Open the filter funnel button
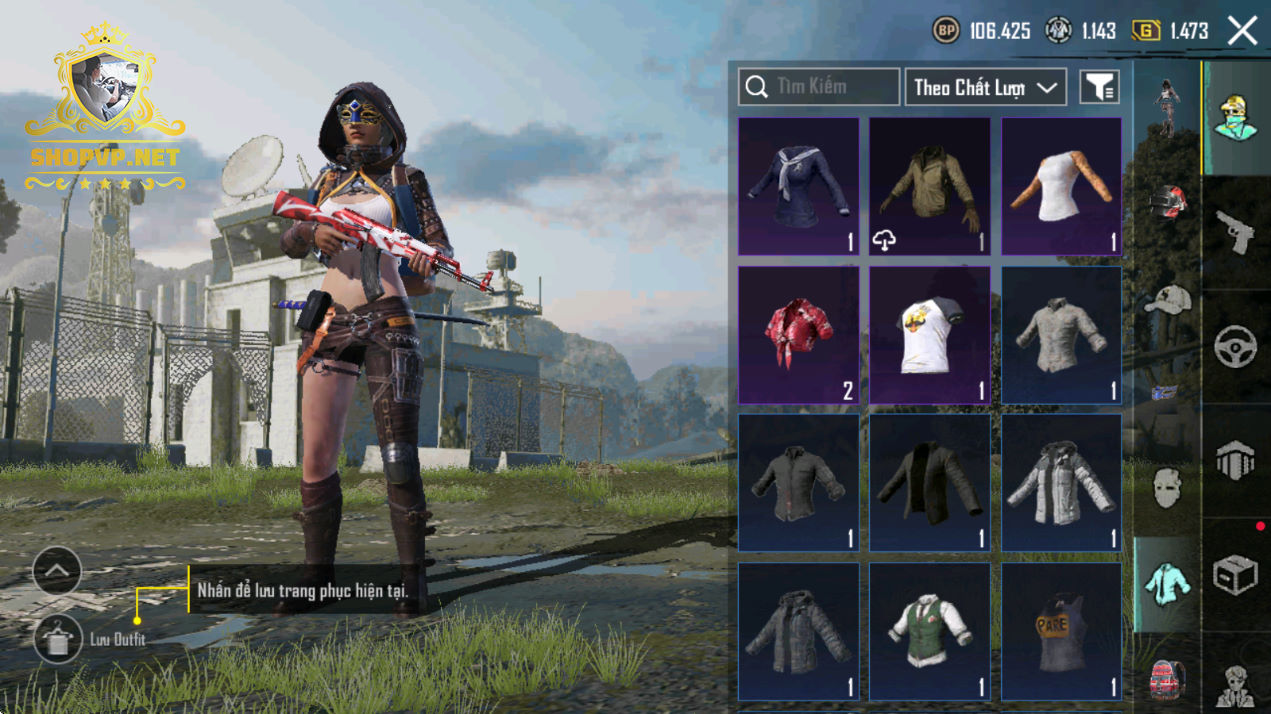Image resolution: width=1271 pixels, height=714 pixels. click(1099, 87)
